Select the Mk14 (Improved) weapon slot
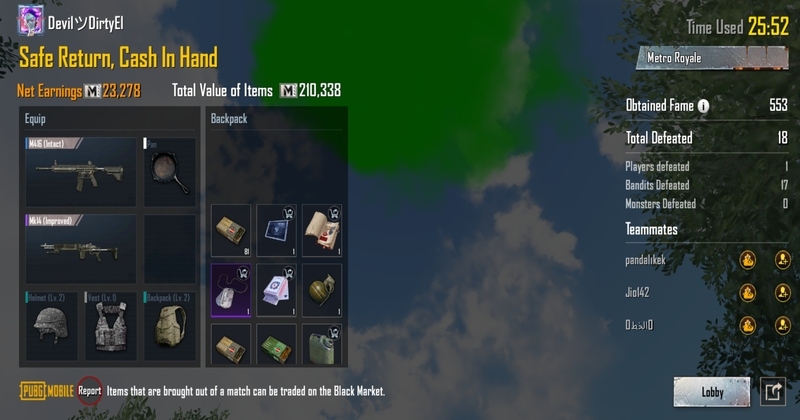The image size is (800, 420). pyautogui.click(x=80, y=249)
